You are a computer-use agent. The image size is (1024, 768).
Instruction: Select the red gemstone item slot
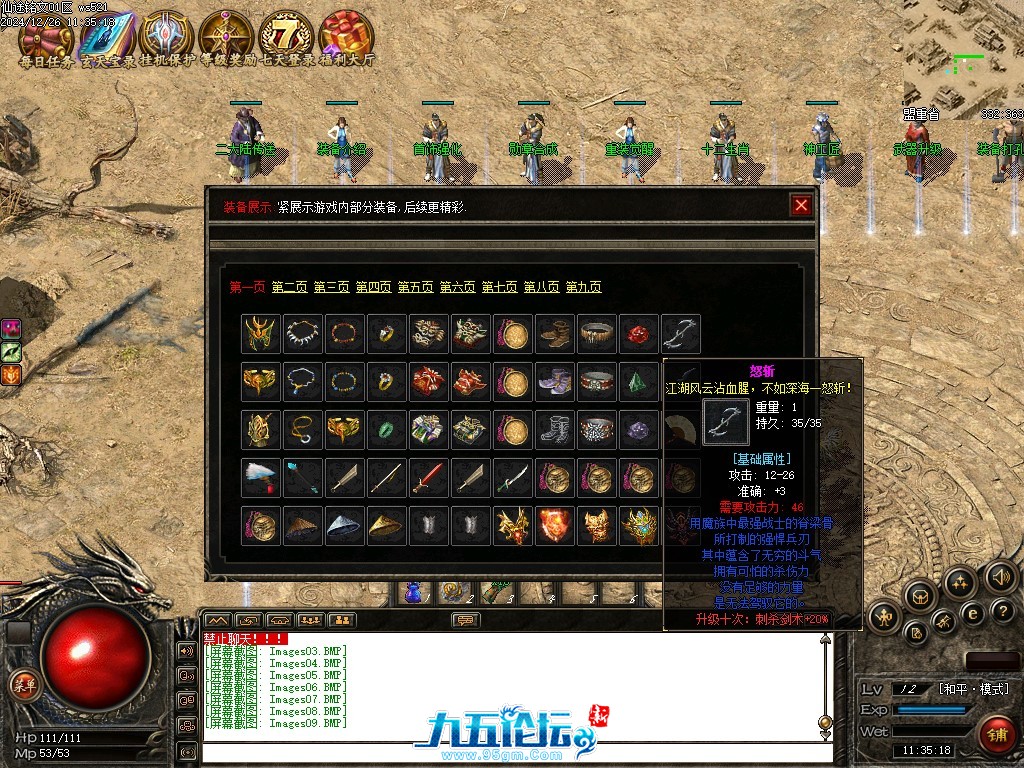638,333
